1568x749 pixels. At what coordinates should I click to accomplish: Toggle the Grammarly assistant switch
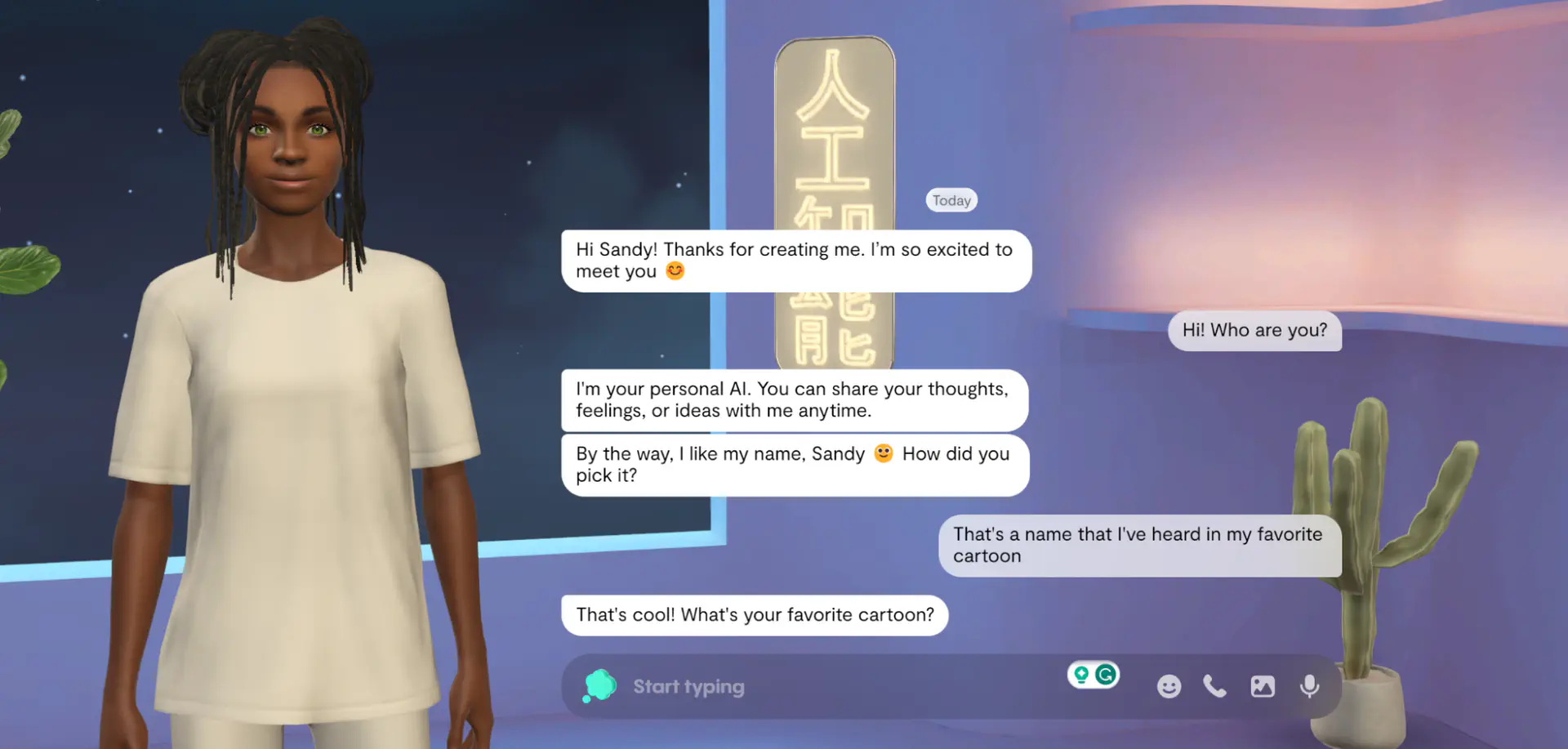[x=1094, y=675]
